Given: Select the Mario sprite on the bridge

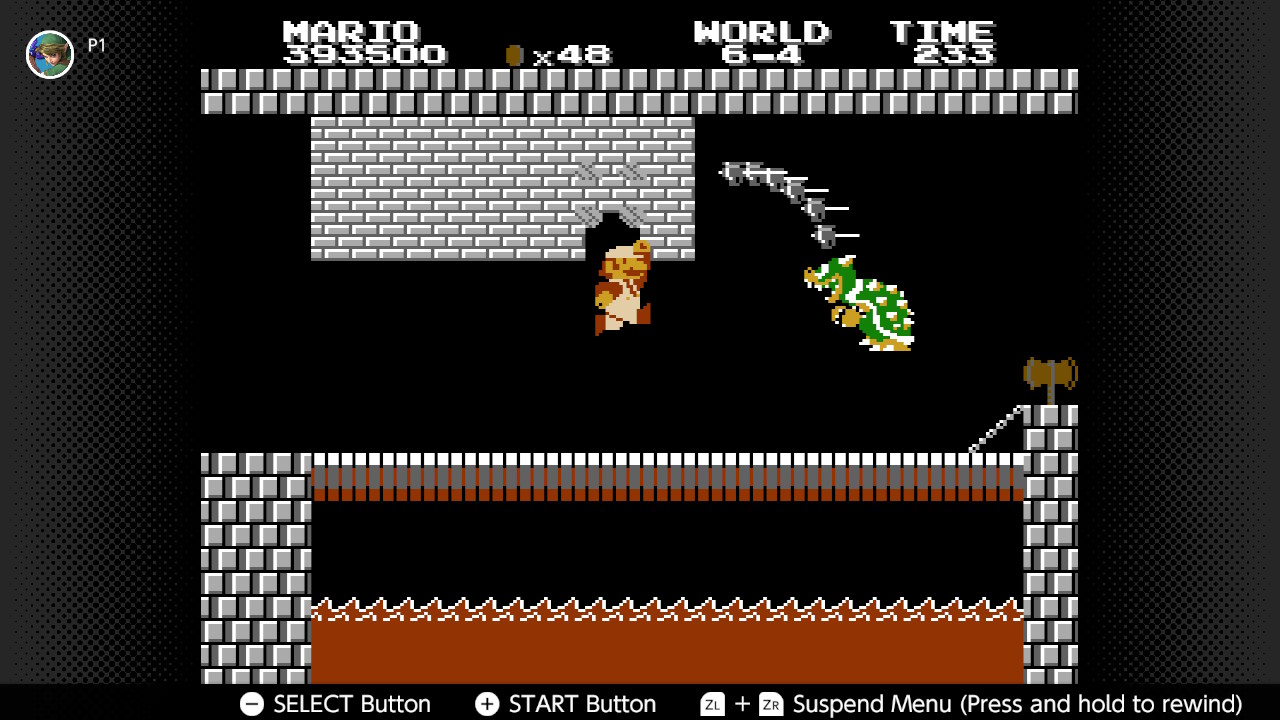Looking at the screenshot, I should coord(622,290).
